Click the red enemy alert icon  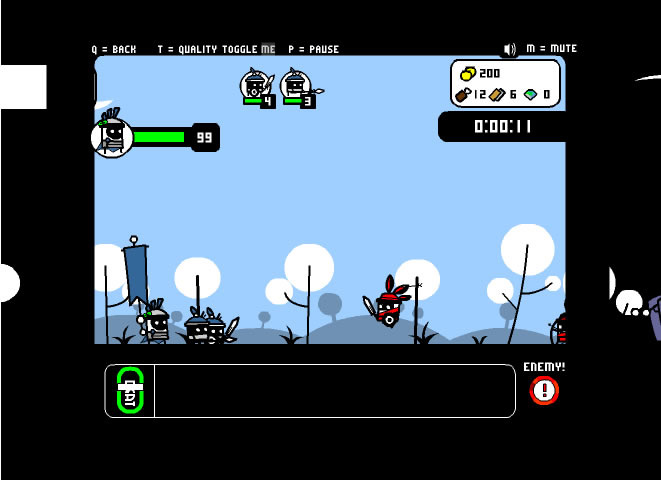tap(544, 390)
